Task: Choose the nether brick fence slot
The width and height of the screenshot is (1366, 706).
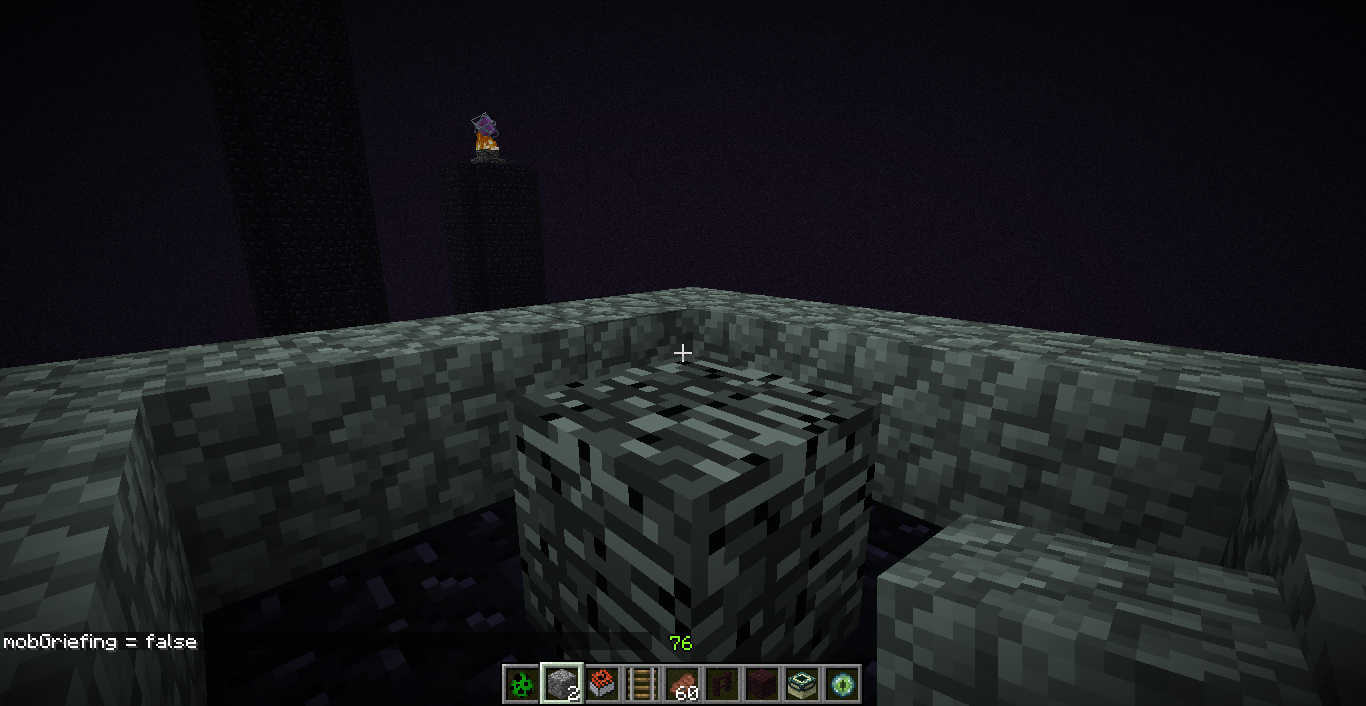Action: click(722, 684)
